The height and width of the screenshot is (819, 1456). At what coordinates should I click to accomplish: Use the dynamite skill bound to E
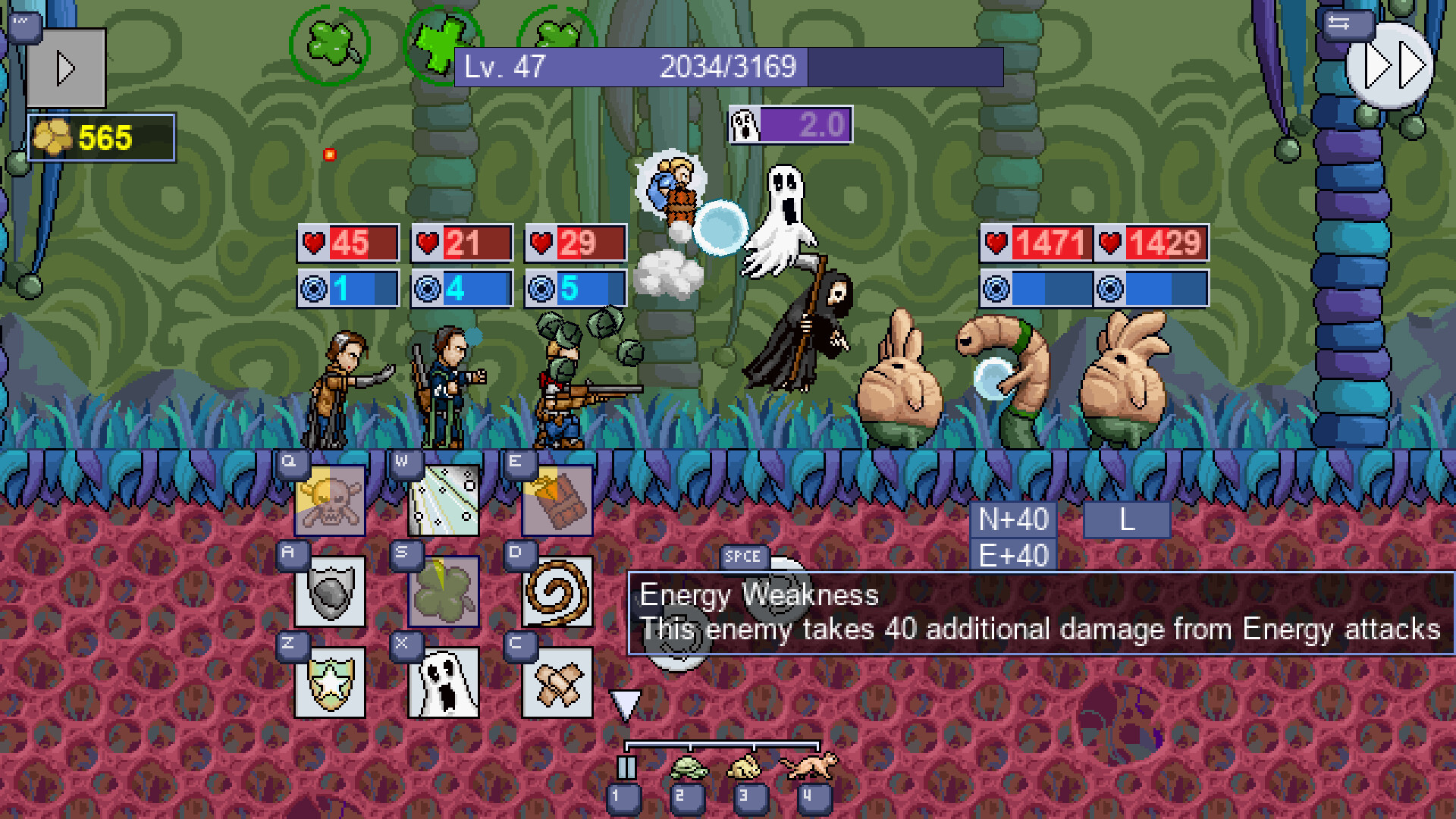point(557,500)
